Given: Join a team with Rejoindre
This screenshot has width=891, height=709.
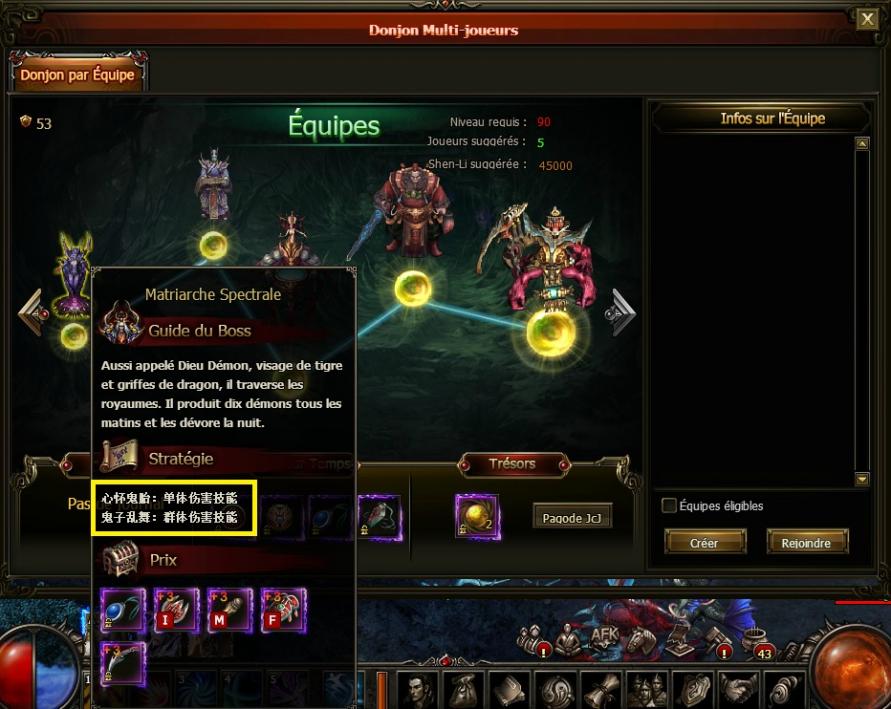Looking at the screenshot, I should pyautogui.click(x=807, y=542).
